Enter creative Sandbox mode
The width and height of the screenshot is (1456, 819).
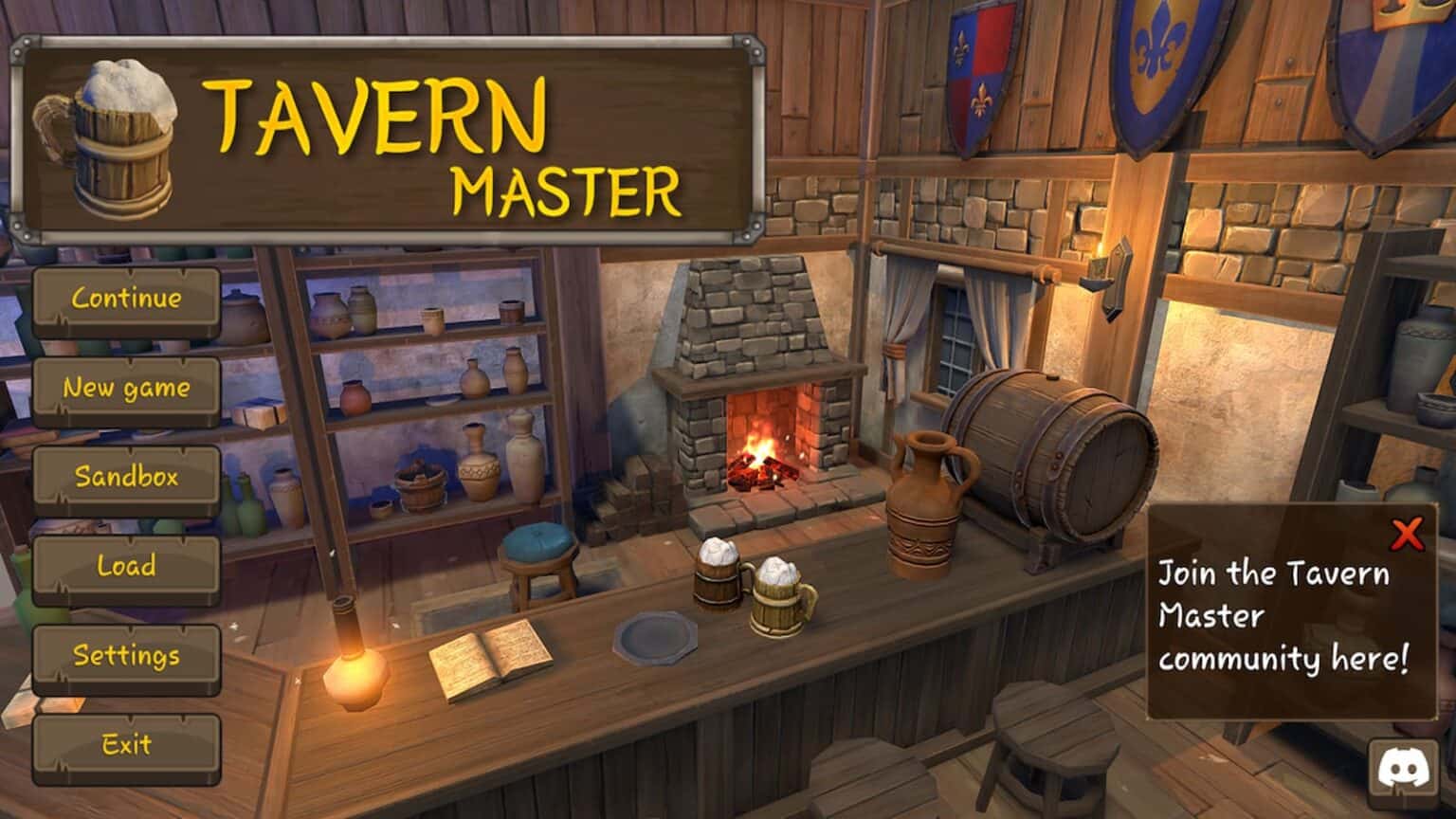126,478
